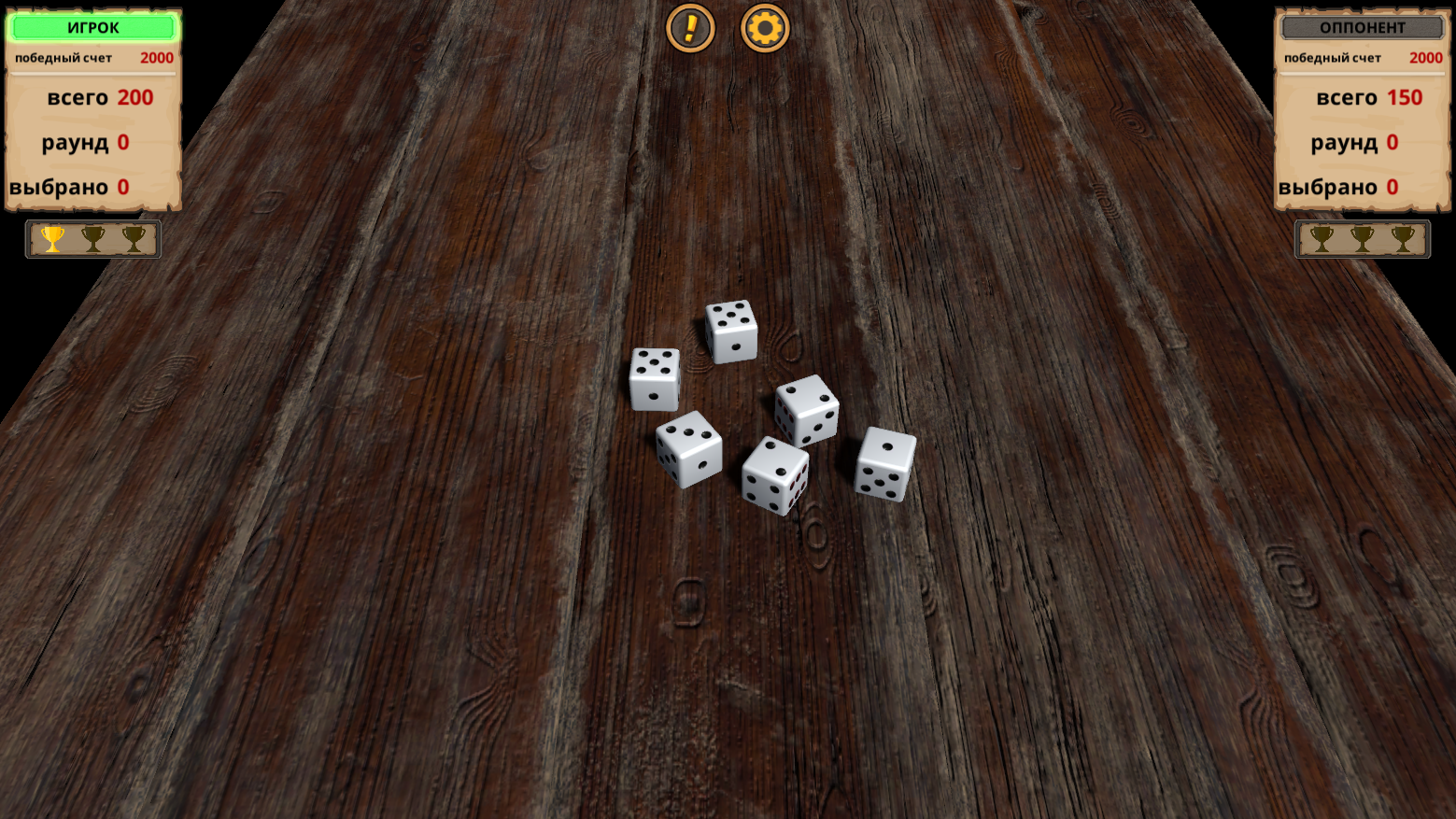This screenshot has width=1456, height=819.
Task: Select the middle trophy below the ИГРОК panel
Action: tap(92, 239)
